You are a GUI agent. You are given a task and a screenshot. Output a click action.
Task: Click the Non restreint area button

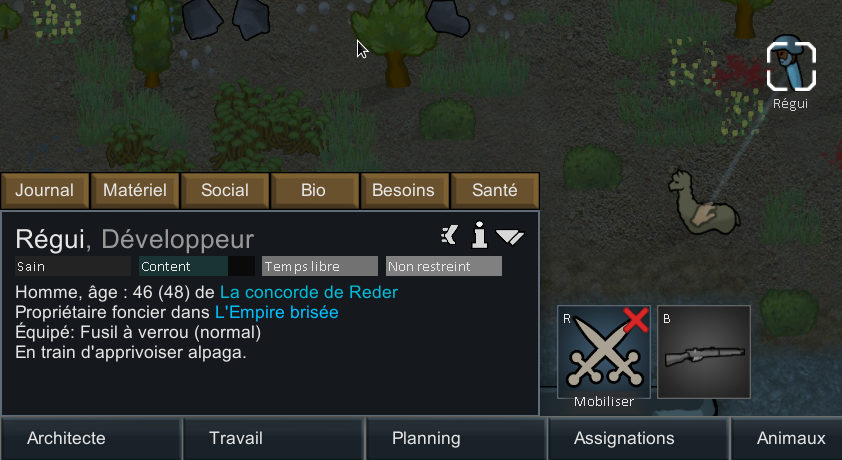[x=444, y=267]
